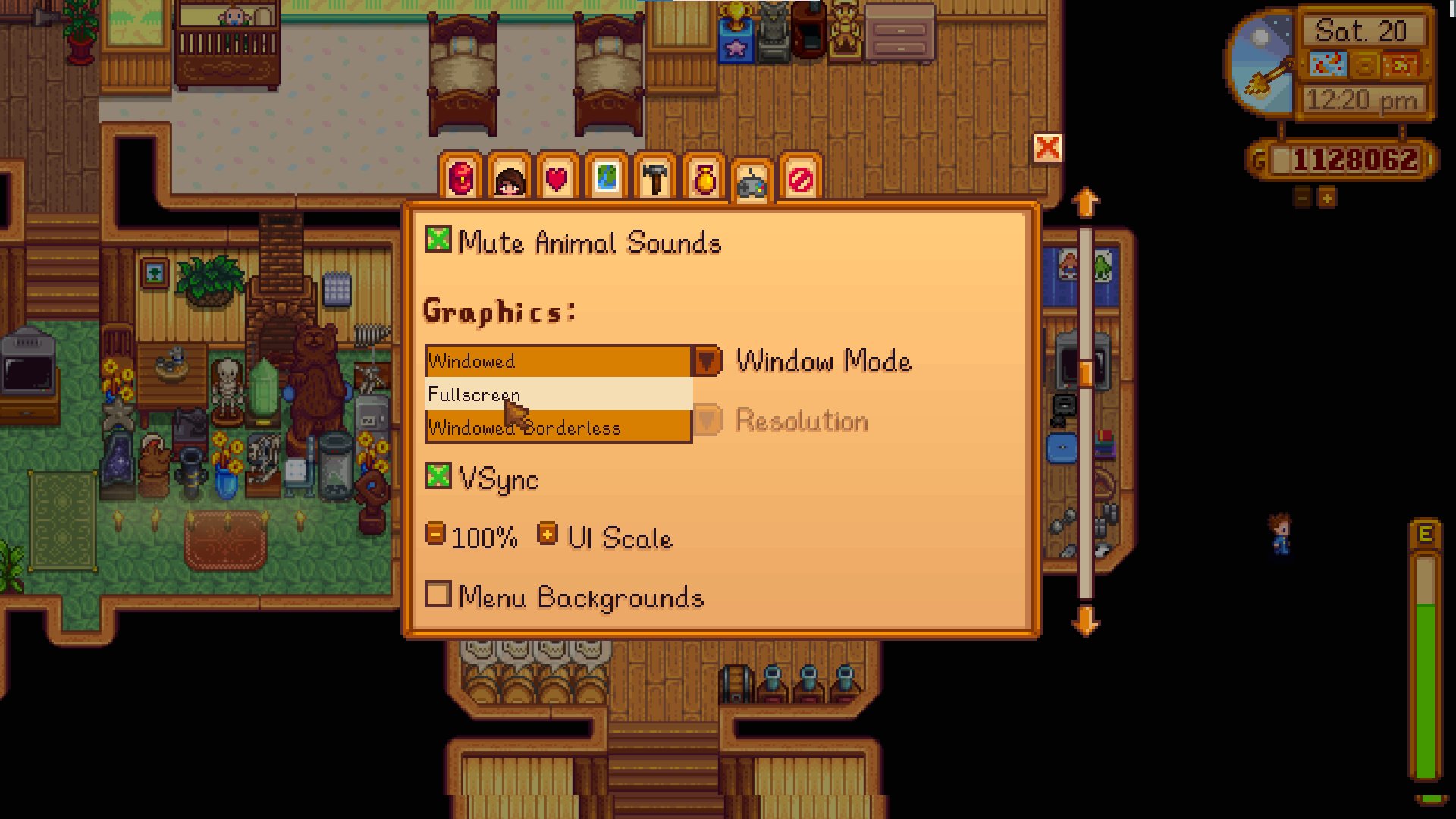Decrease UI Scale with the minus button
This screenshot has height=819, width=1456.
click(x=435, y=533)
